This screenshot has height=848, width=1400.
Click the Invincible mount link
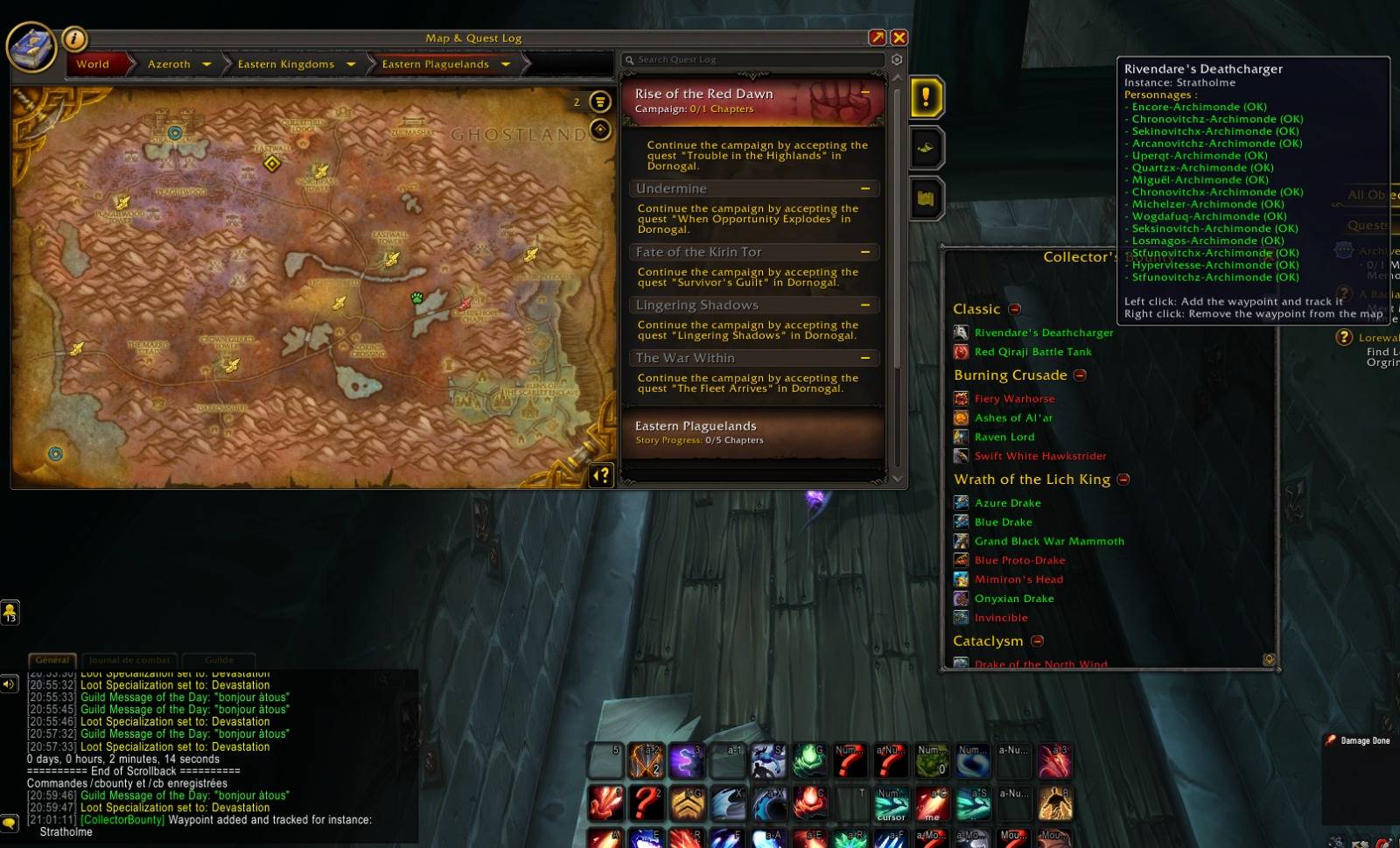click(1000, 618)
